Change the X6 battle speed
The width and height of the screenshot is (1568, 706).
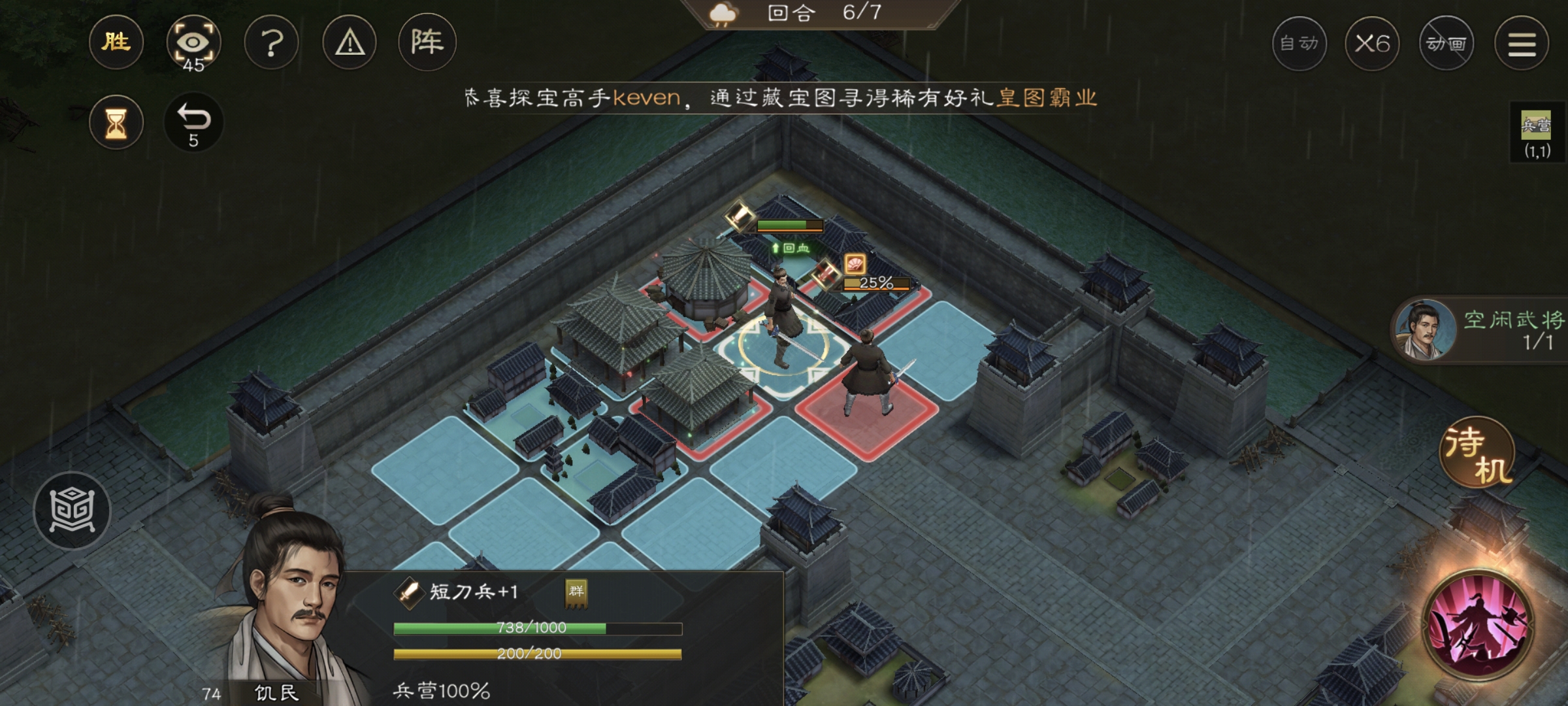[x=1372, y=44]
